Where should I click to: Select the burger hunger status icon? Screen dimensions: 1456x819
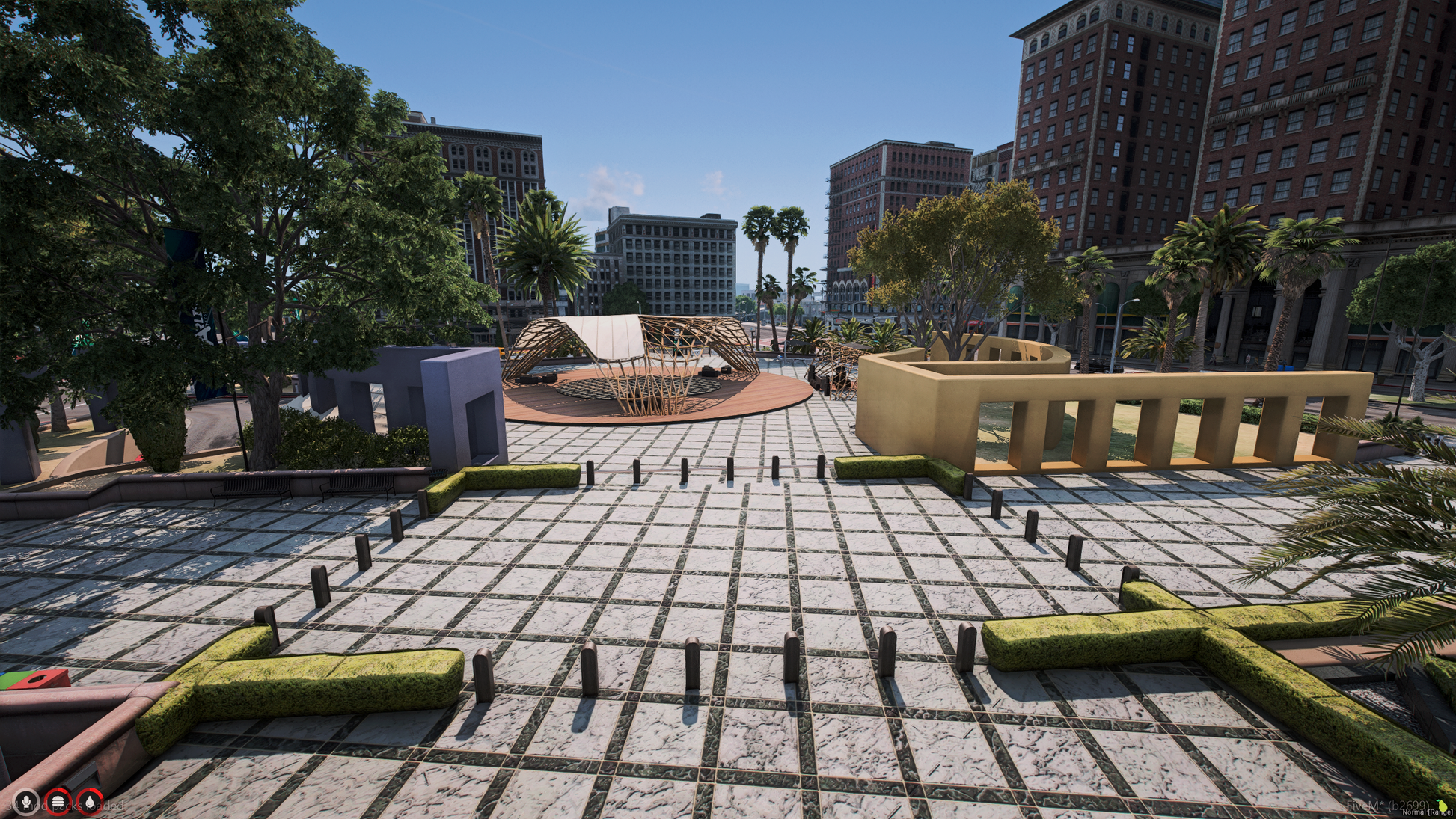point(58,802)
